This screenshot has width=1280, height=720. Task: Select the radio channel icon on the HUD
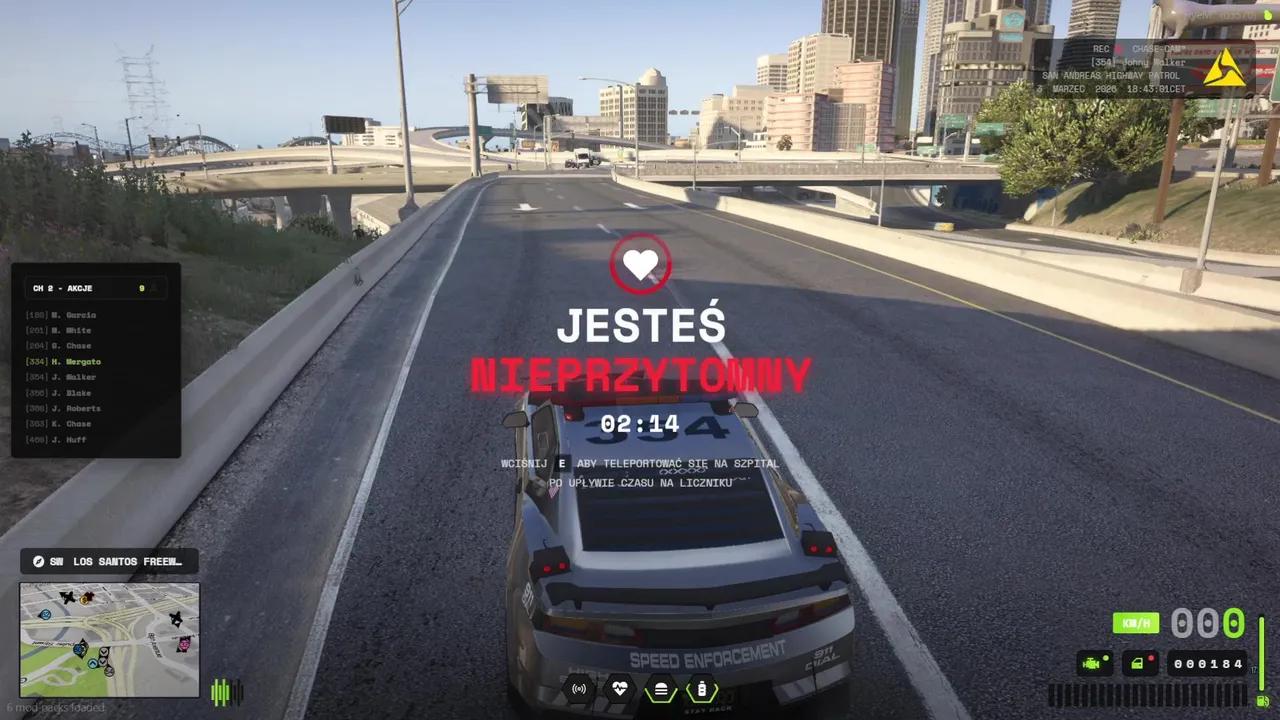point(579,689)
